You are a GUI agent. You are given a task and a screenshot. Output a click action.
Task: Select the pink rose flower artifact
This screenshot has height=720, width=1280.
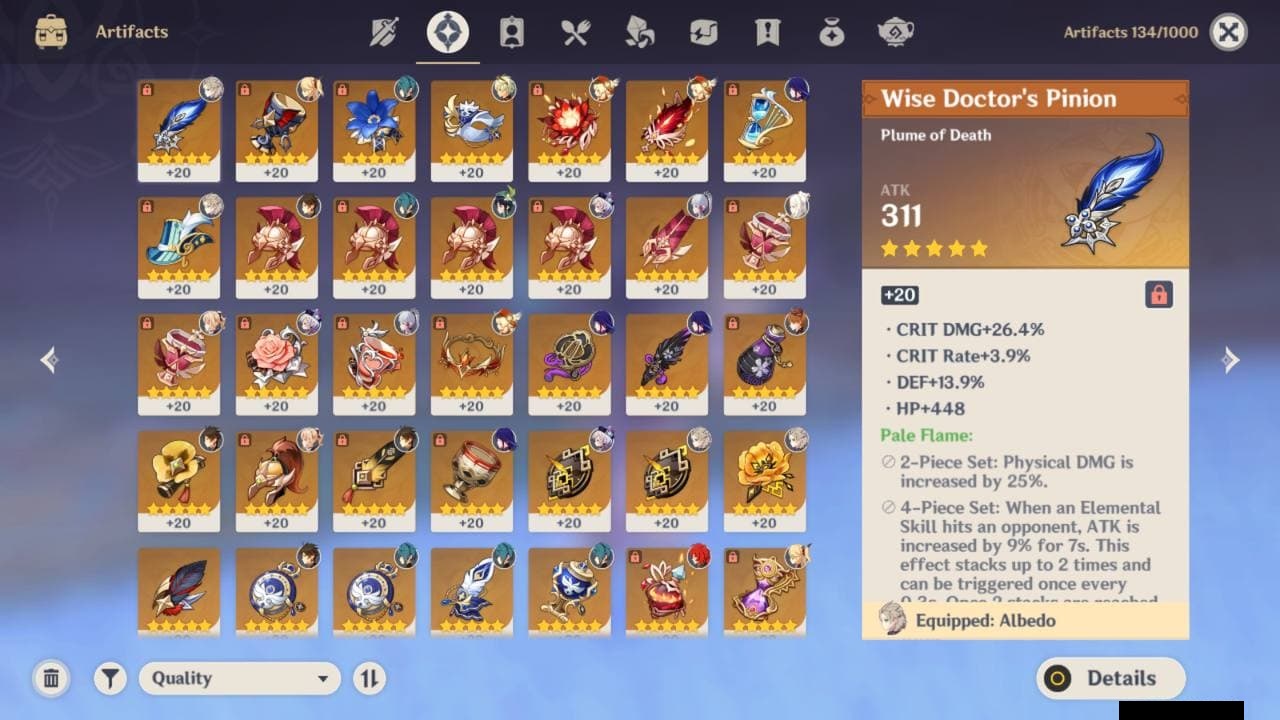coord(276,357)
